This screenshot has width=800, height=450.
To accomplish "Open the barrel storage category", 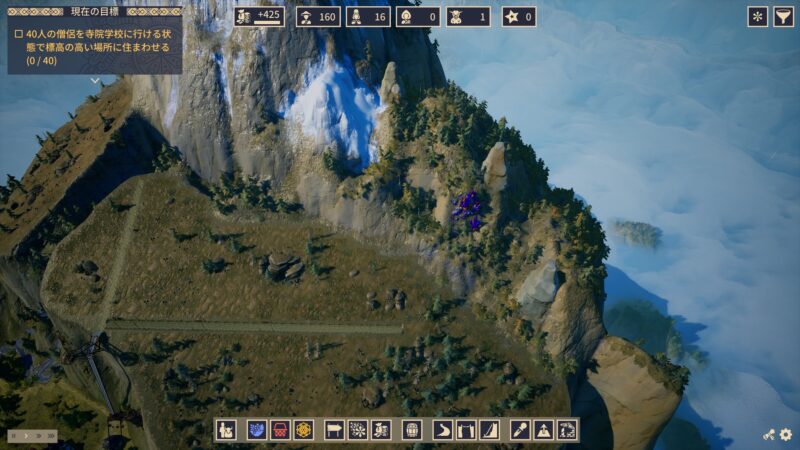I will 412,430.
